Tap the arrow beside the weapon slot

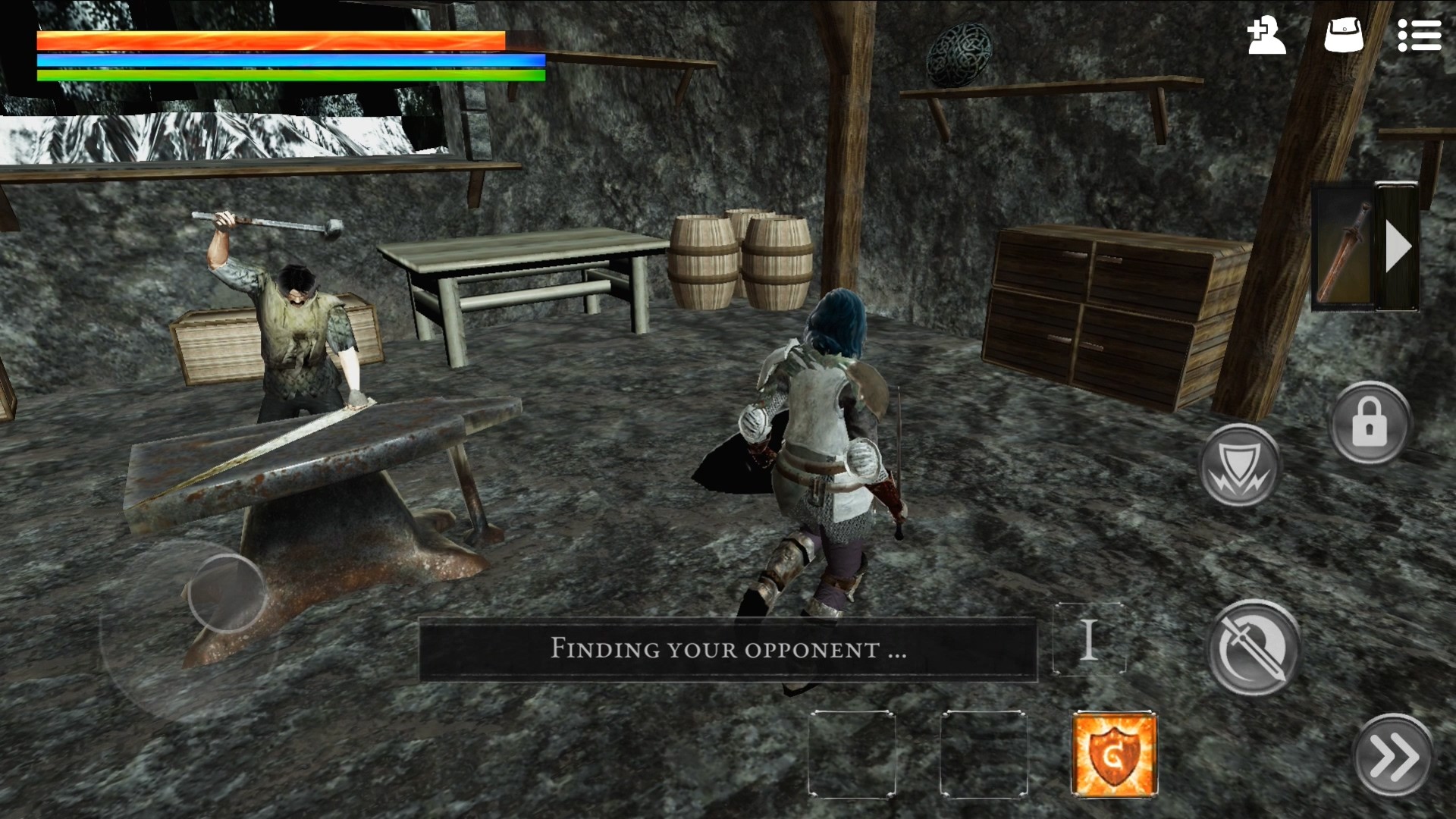(1398, 246)
